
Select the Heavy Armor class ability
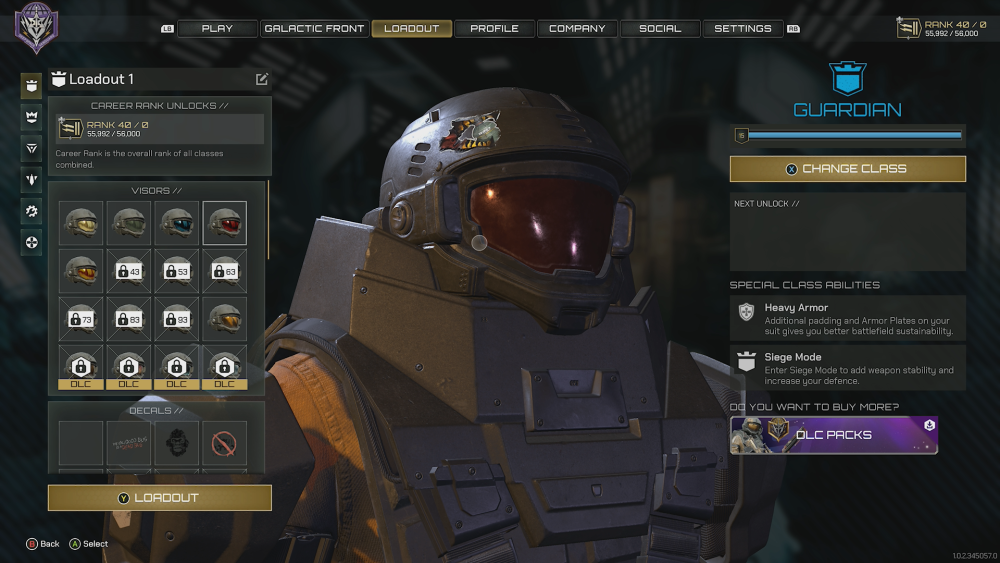point(847,318)
